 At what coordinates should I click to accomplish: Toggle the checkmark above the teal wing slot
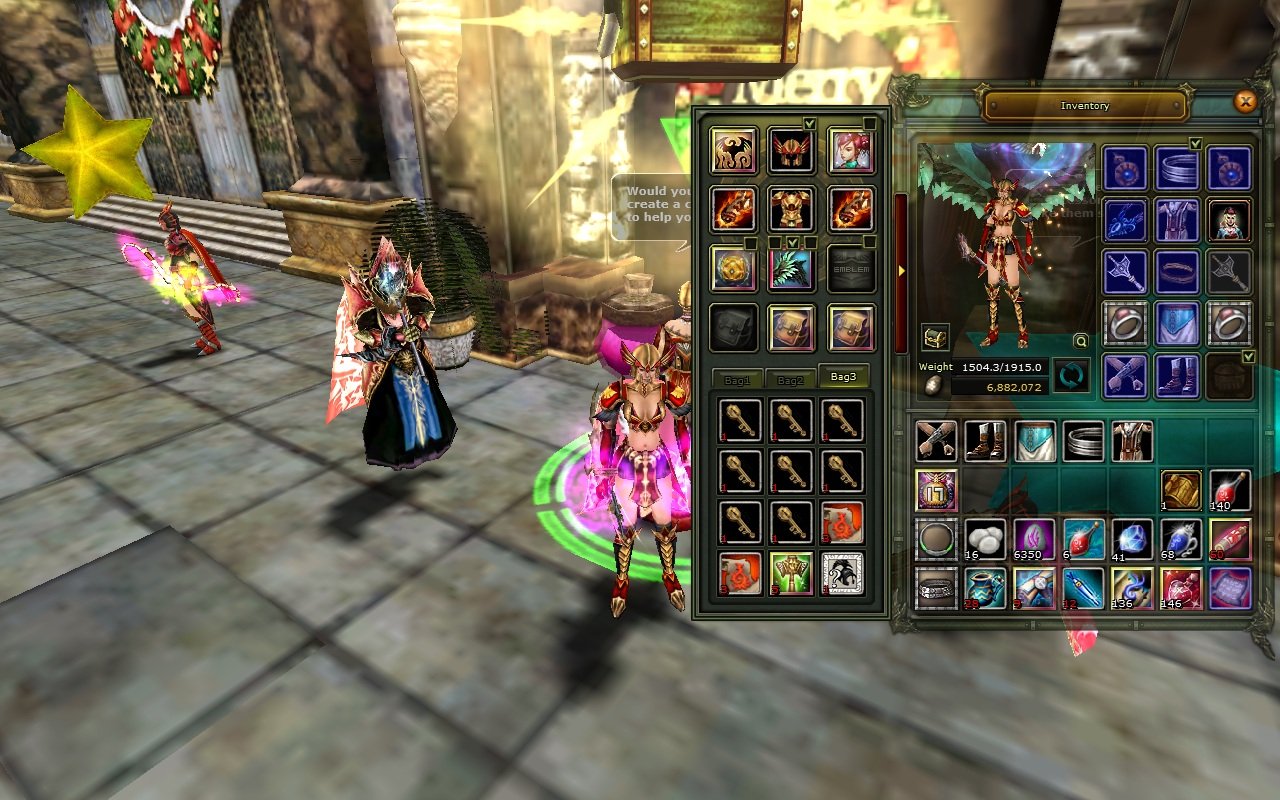794,241
